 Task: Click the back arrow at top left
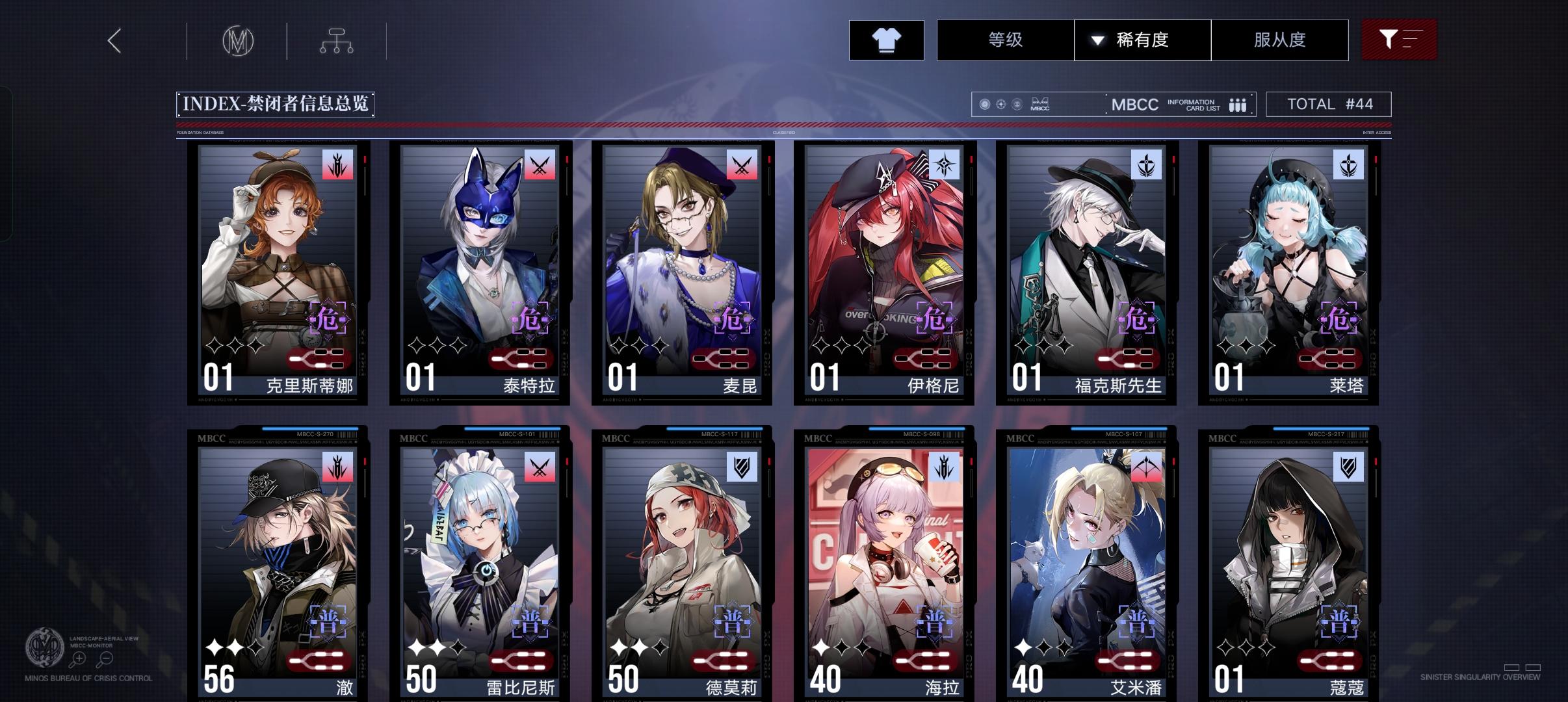[114, 40]
